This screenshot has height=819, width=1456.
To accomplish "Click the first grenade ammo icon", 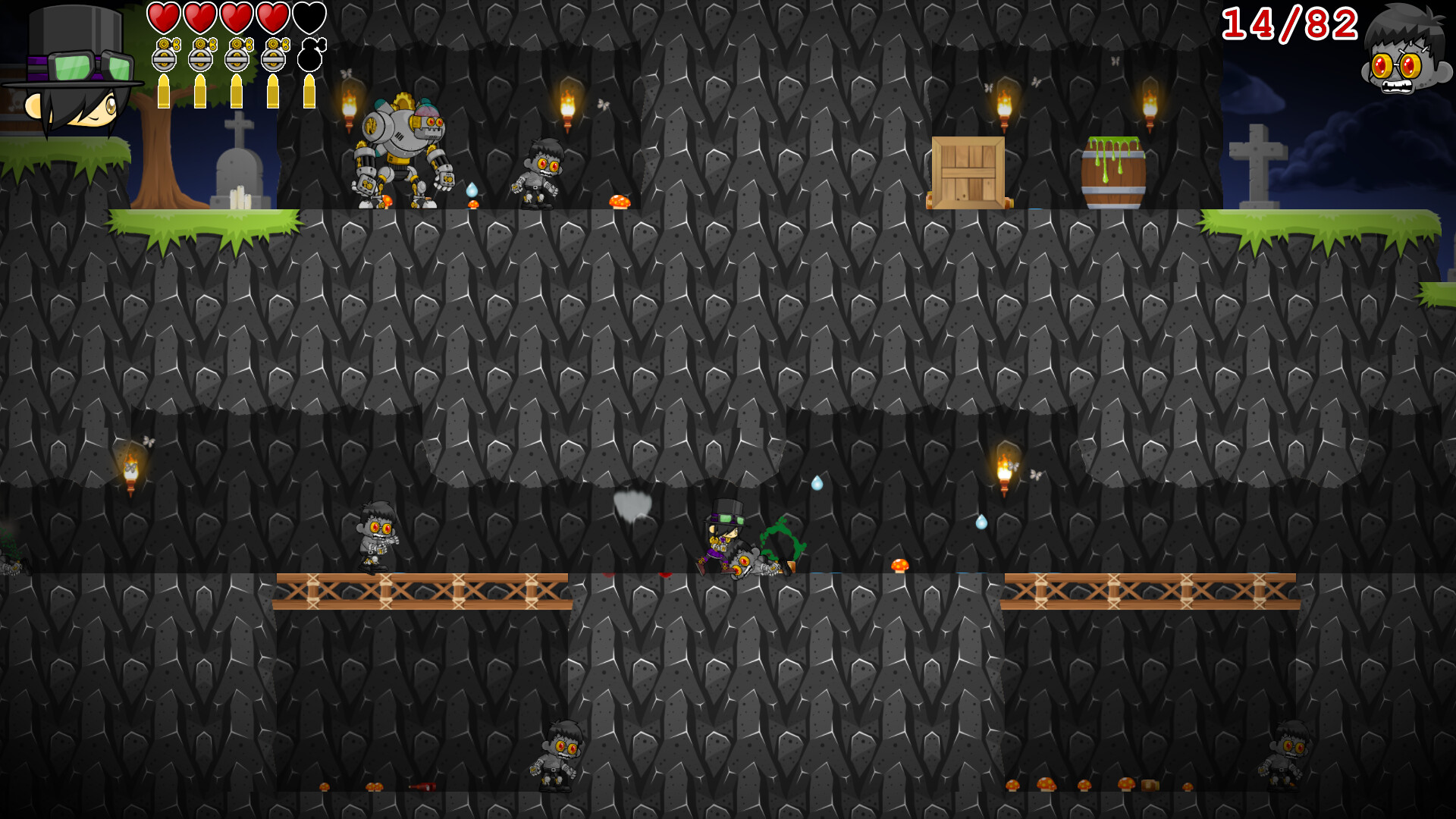I will pyautogui.click(x=164, y=56).
